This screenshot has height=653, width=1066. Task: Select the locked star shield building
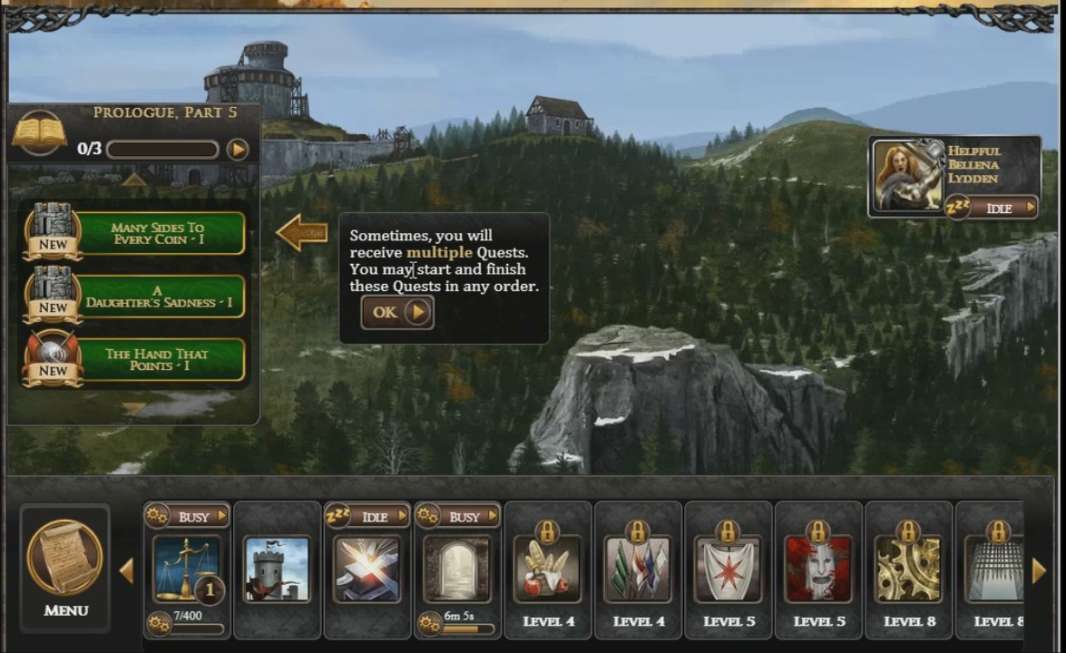727,569
